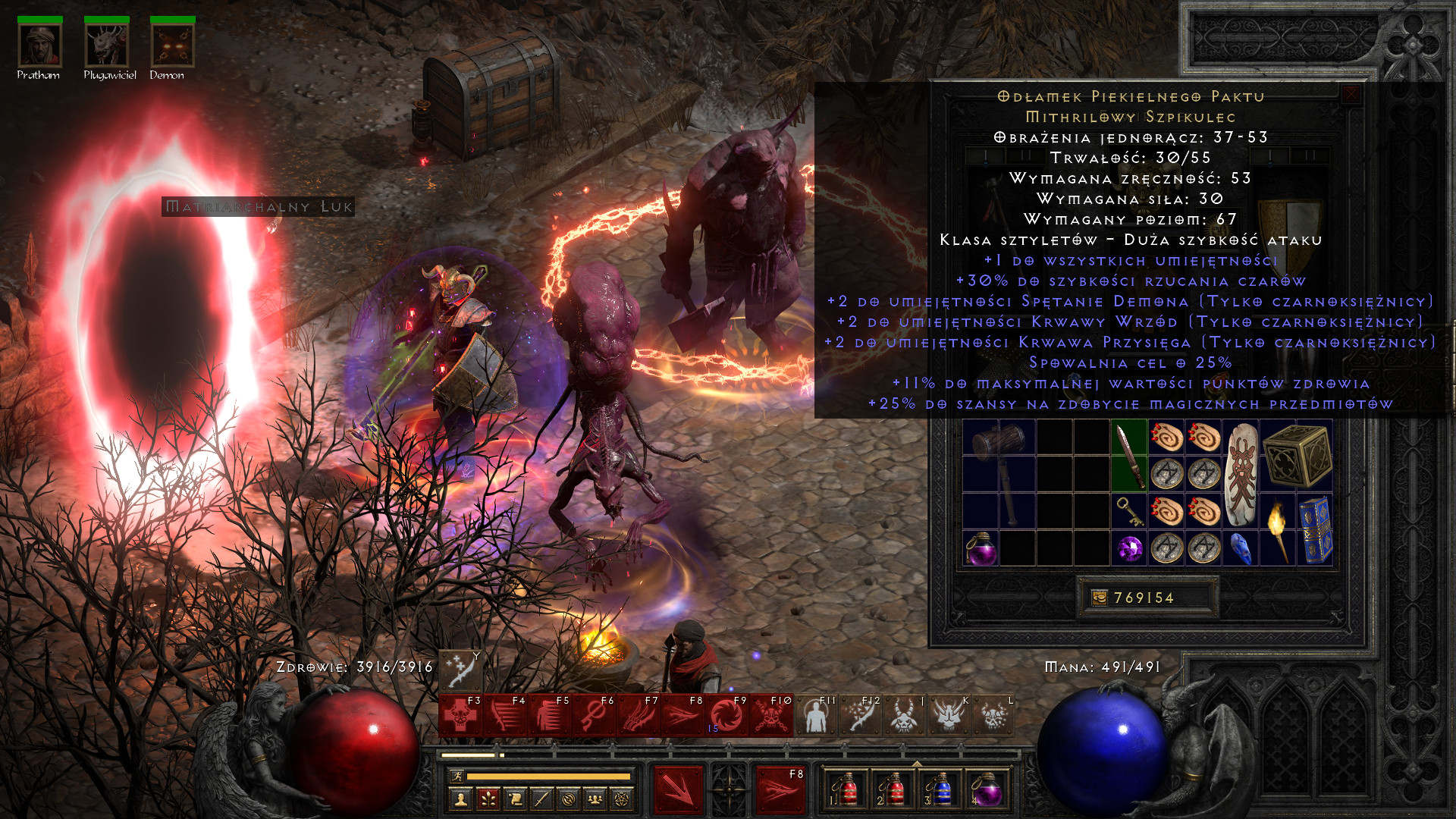Select the Mithril dagger in inventory
This screenshot has width=1456, height=819.
(1129, 455)
